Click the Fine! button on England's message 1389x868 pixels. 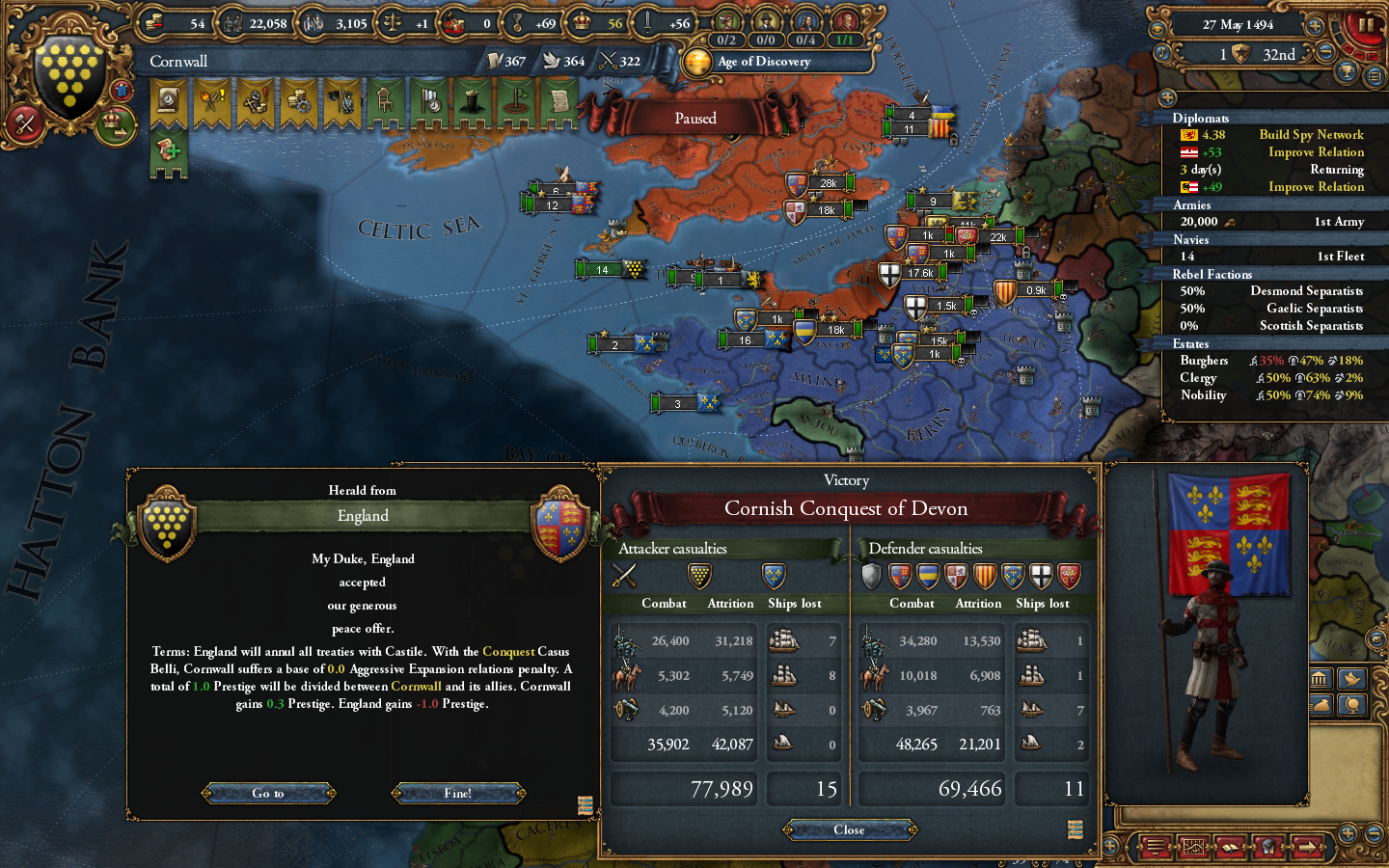point(458,794)
